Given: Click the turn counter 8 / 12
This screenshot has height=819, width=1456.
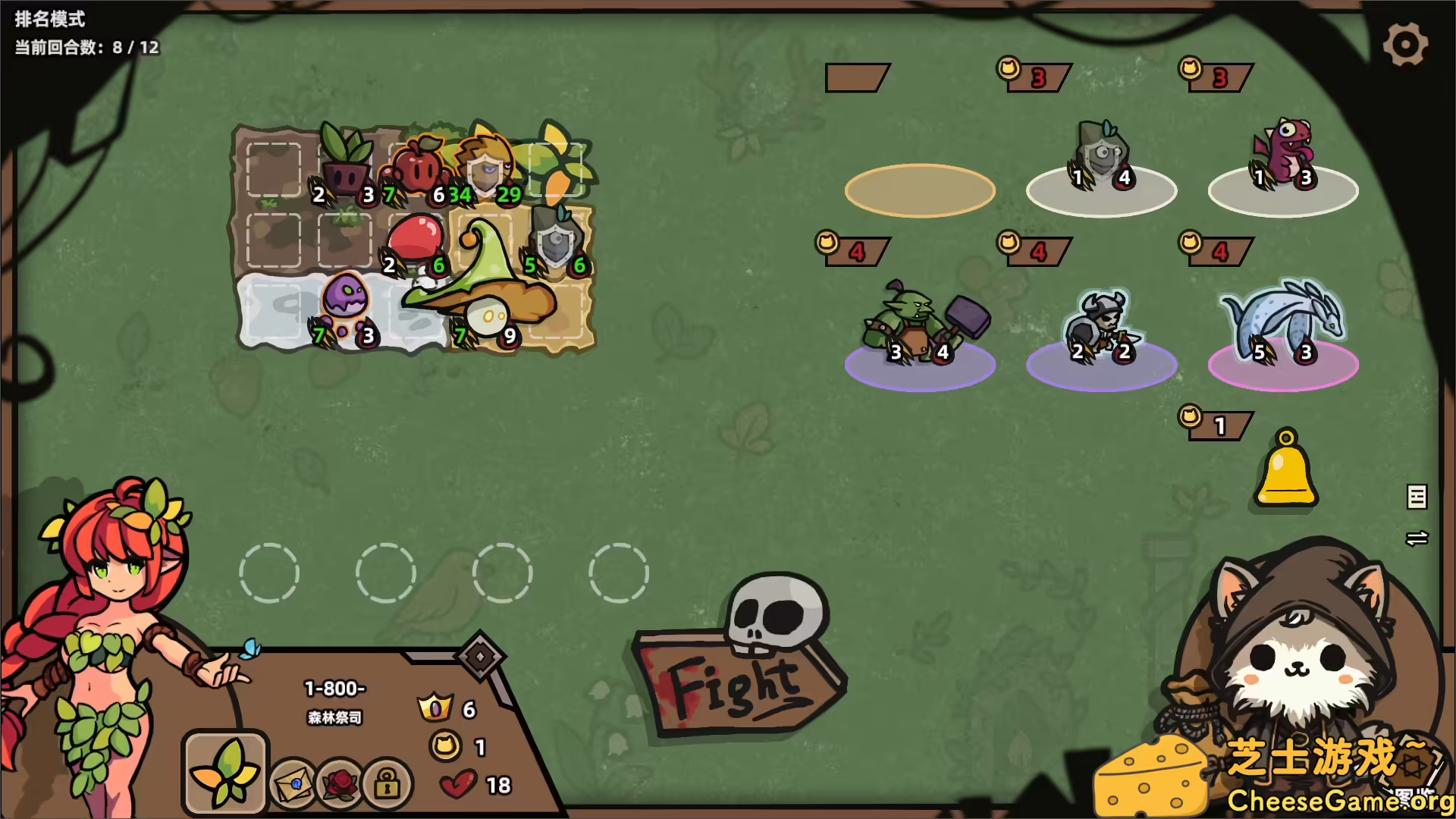Looking at the screenshot, I should pyautogui.click(x=82, y=47).
